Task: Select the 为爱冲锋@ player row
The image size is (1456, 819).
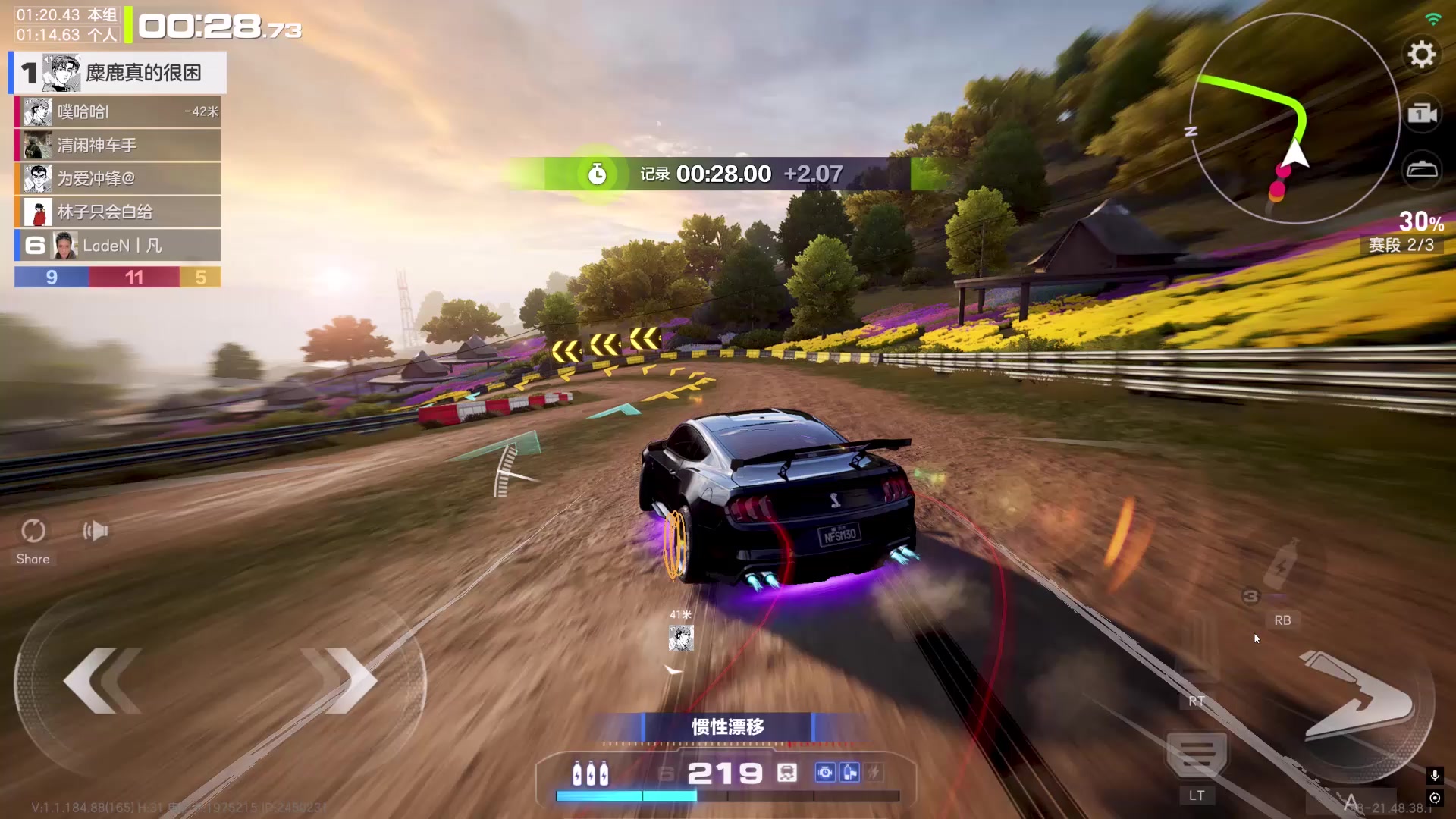Action: click(118, 179)
